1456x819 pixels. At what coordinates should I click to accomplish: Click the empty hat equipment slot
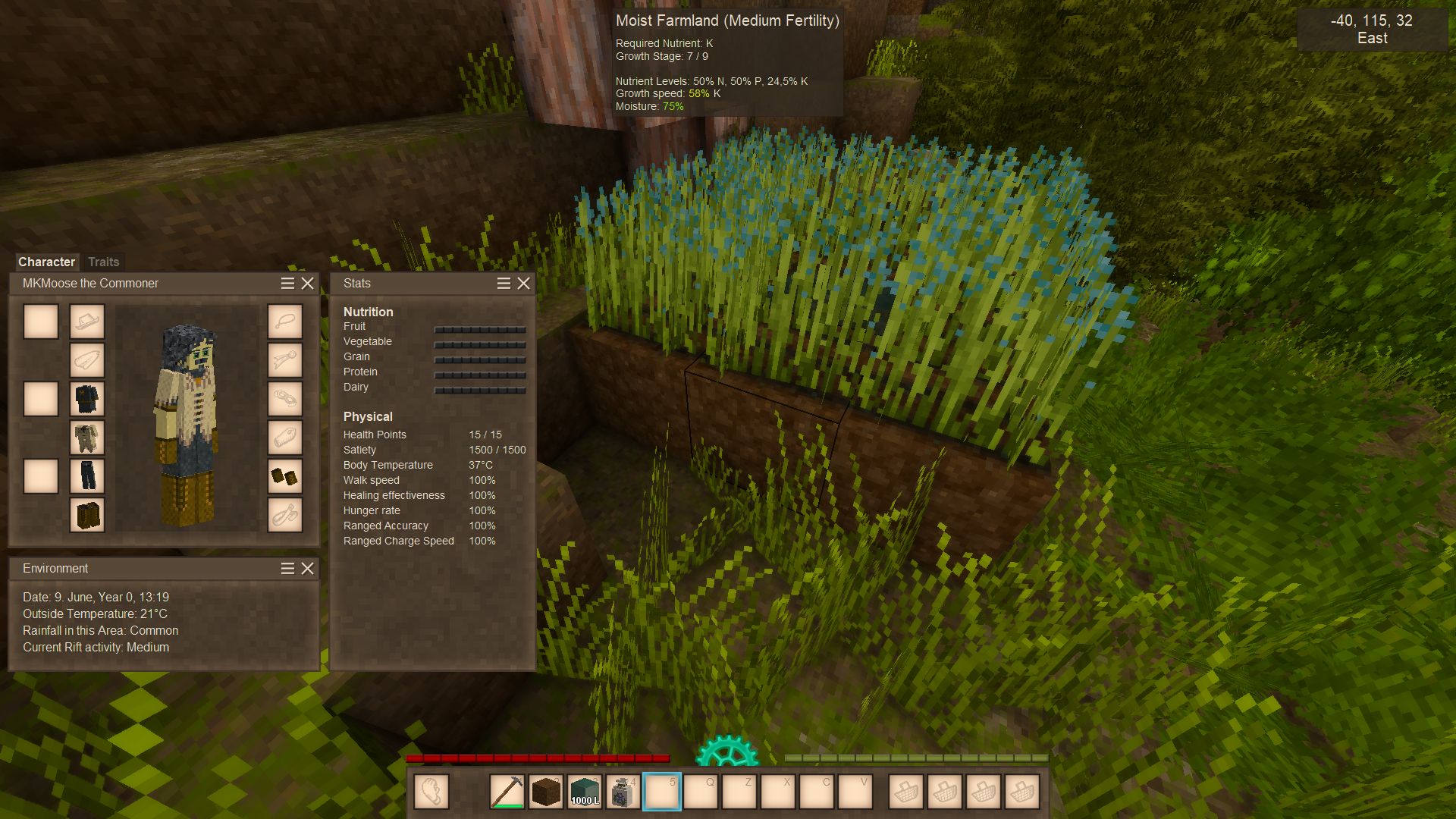click(87, 322)
